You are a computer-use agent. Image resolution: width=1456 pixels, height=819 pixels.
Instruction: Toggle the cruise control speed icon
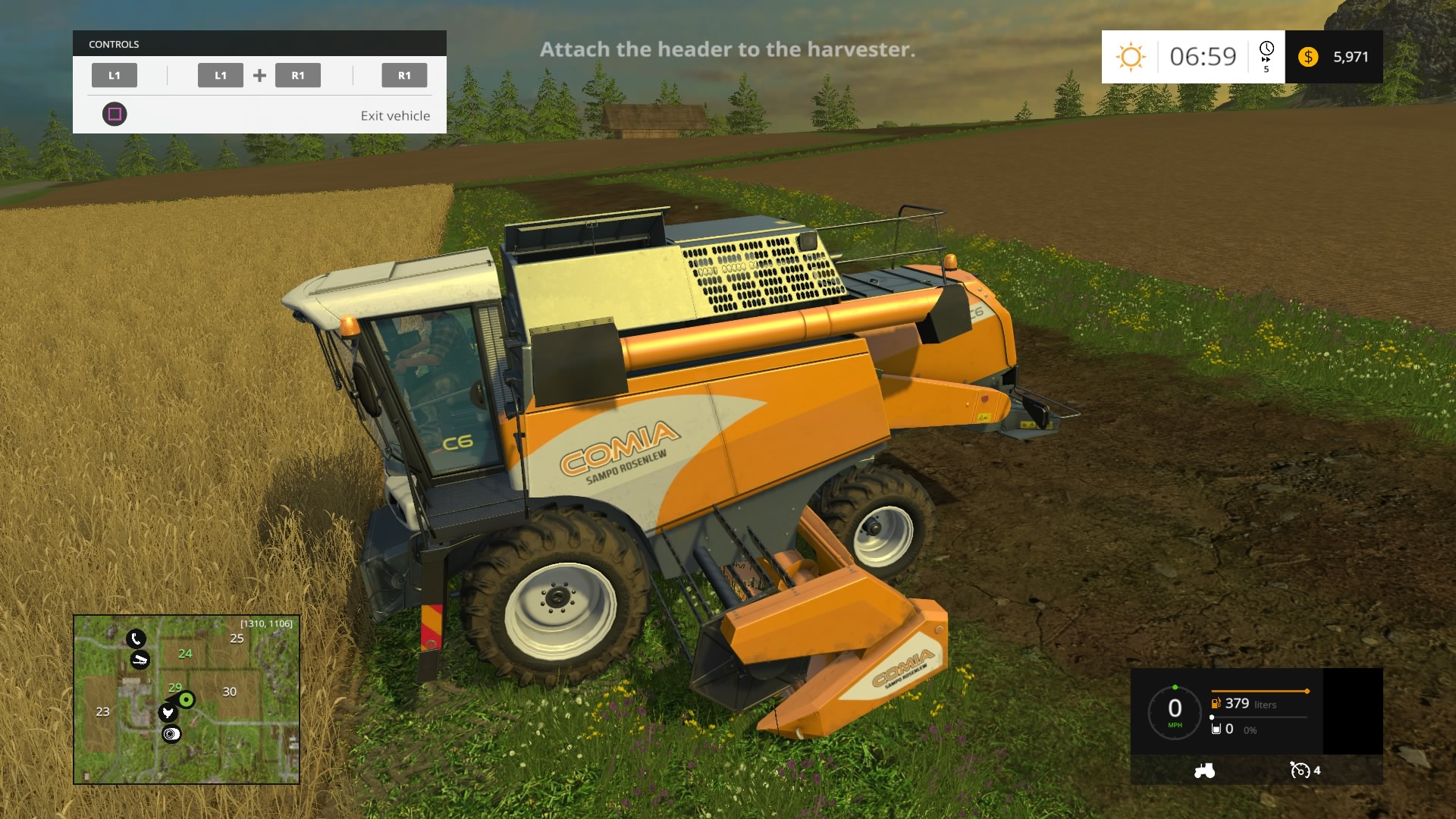1300,770
